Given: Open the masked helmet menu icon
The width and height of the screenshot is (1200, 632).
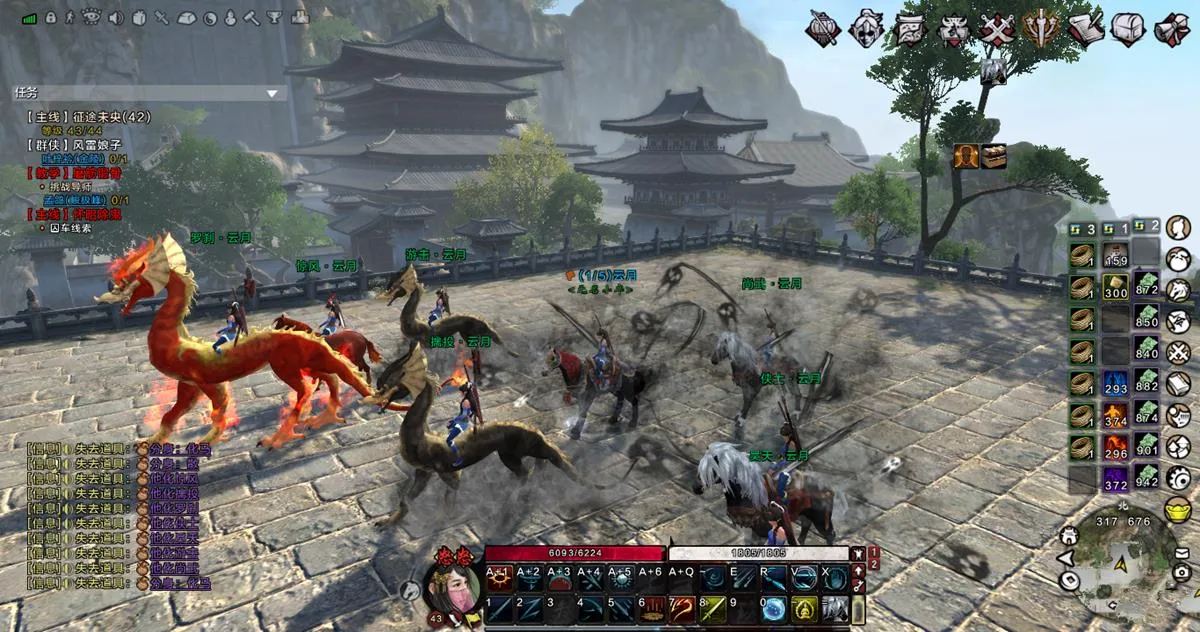Looking at the screenshot, I should coord(867,28).
